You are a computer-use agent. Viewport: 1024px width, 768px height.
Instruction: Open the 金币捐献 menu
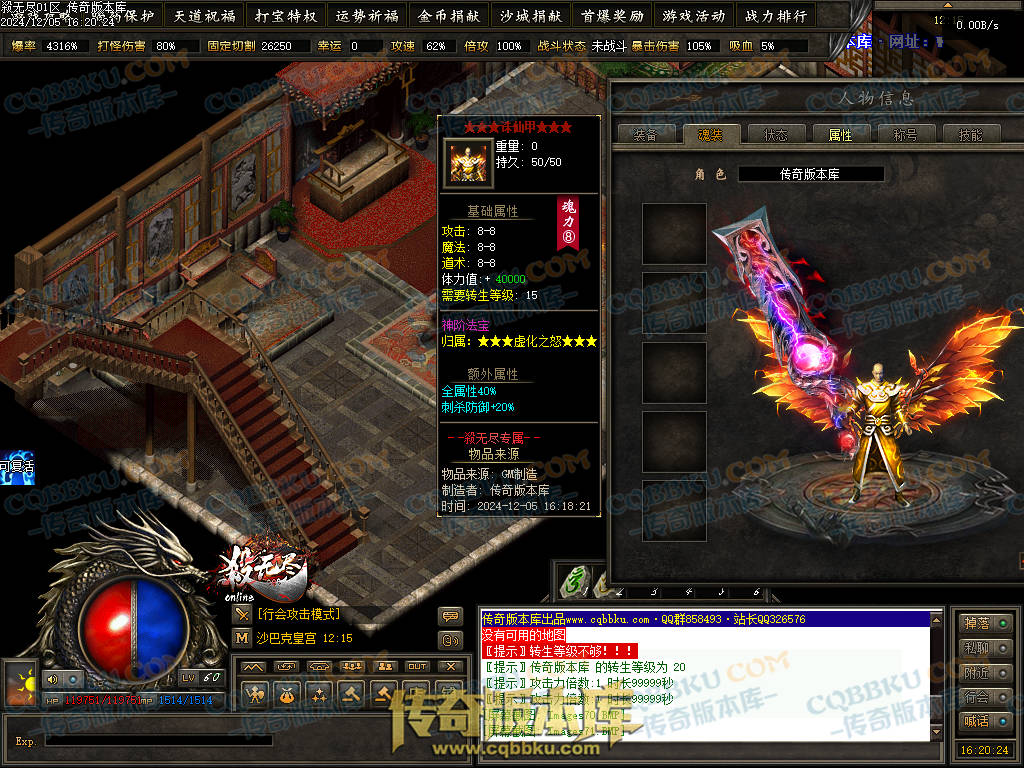(449, 16)
